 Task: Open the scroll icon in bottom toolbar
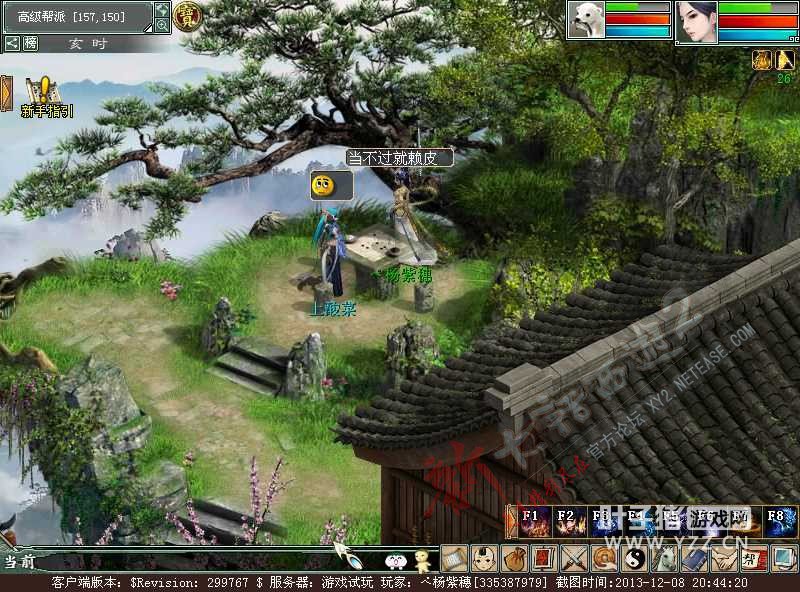pos(454,557)
